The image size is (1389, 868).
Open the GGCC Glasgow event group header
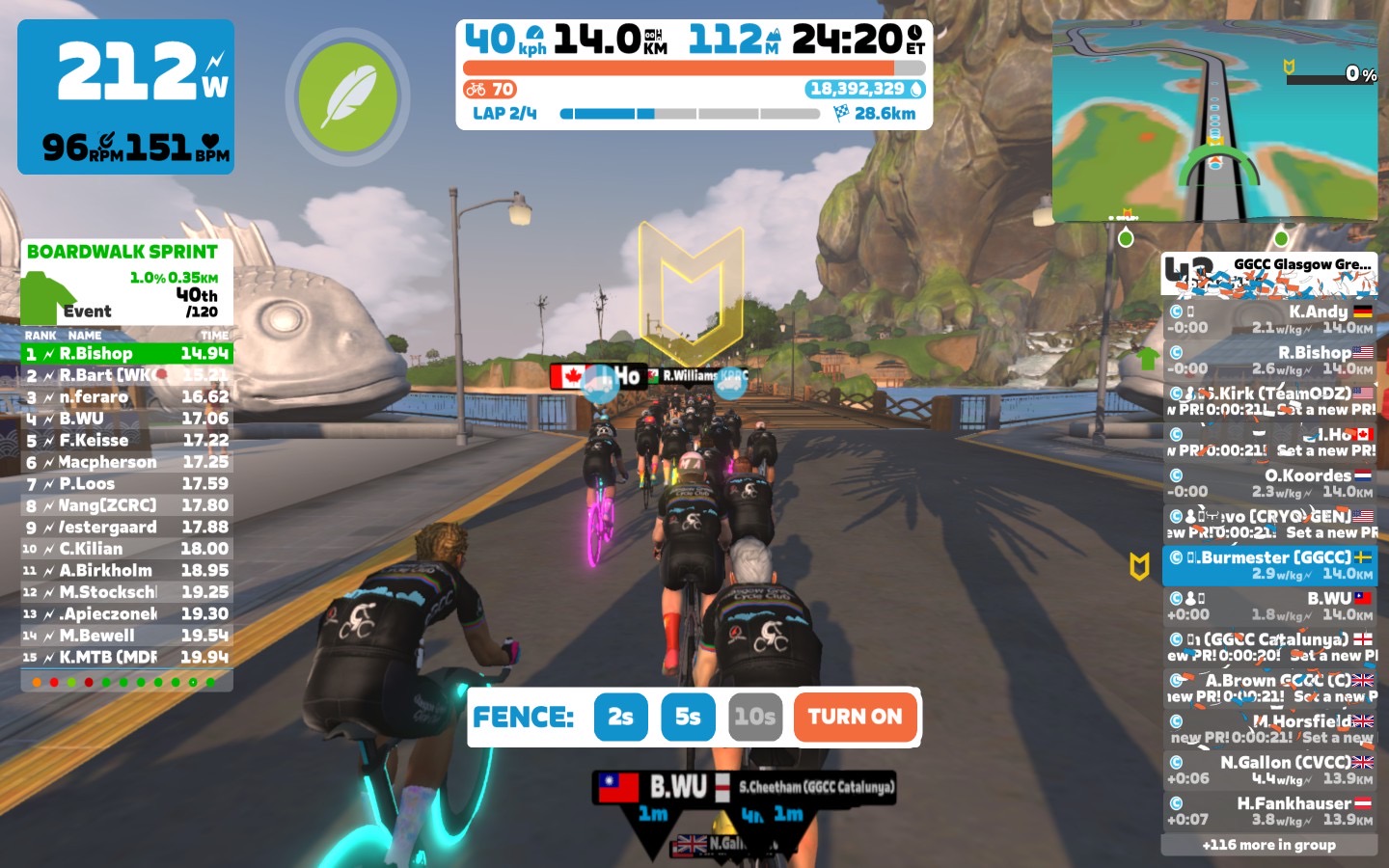tap(1269, 274)
